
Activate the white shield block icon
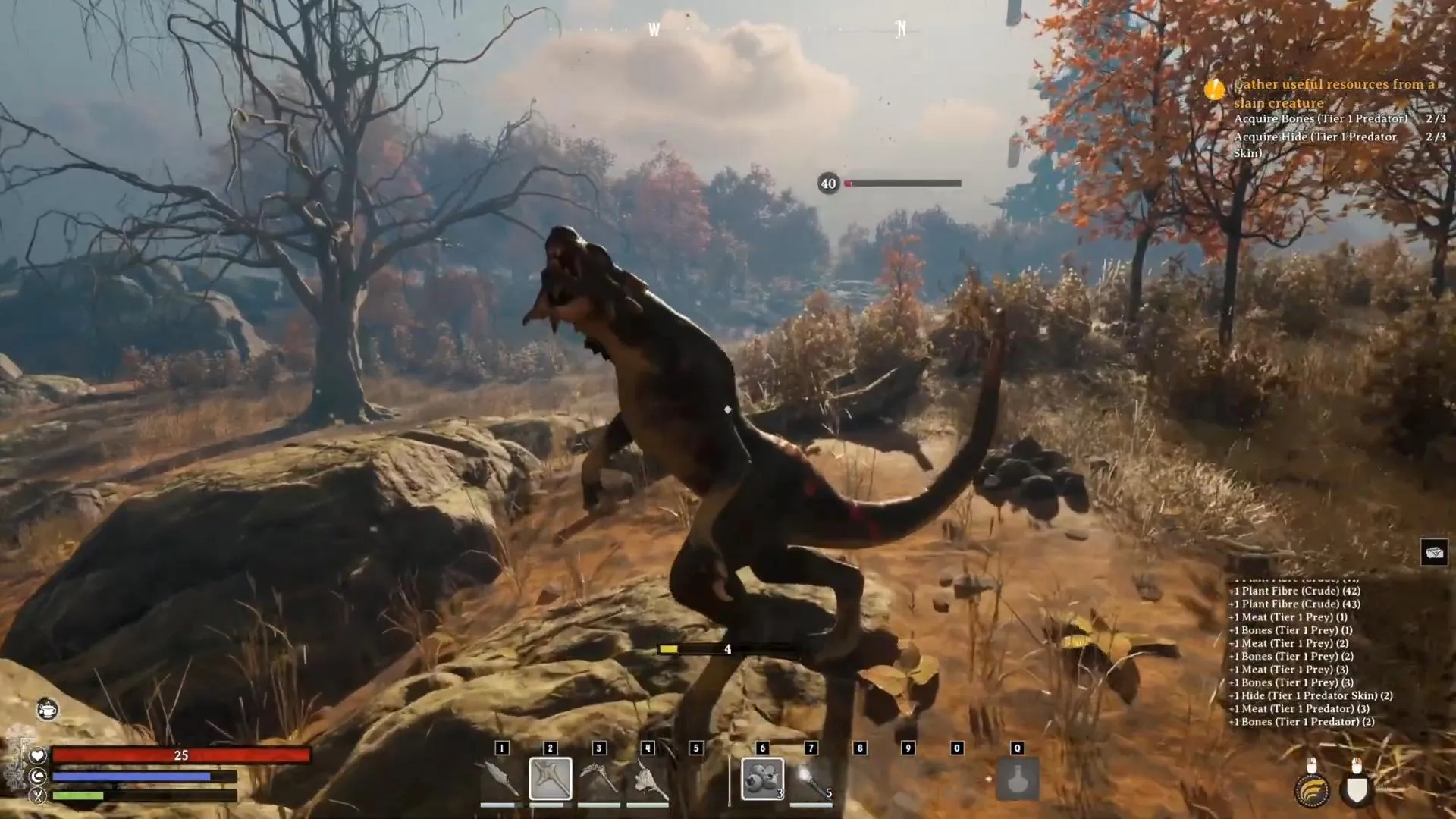coord(1357,790)
